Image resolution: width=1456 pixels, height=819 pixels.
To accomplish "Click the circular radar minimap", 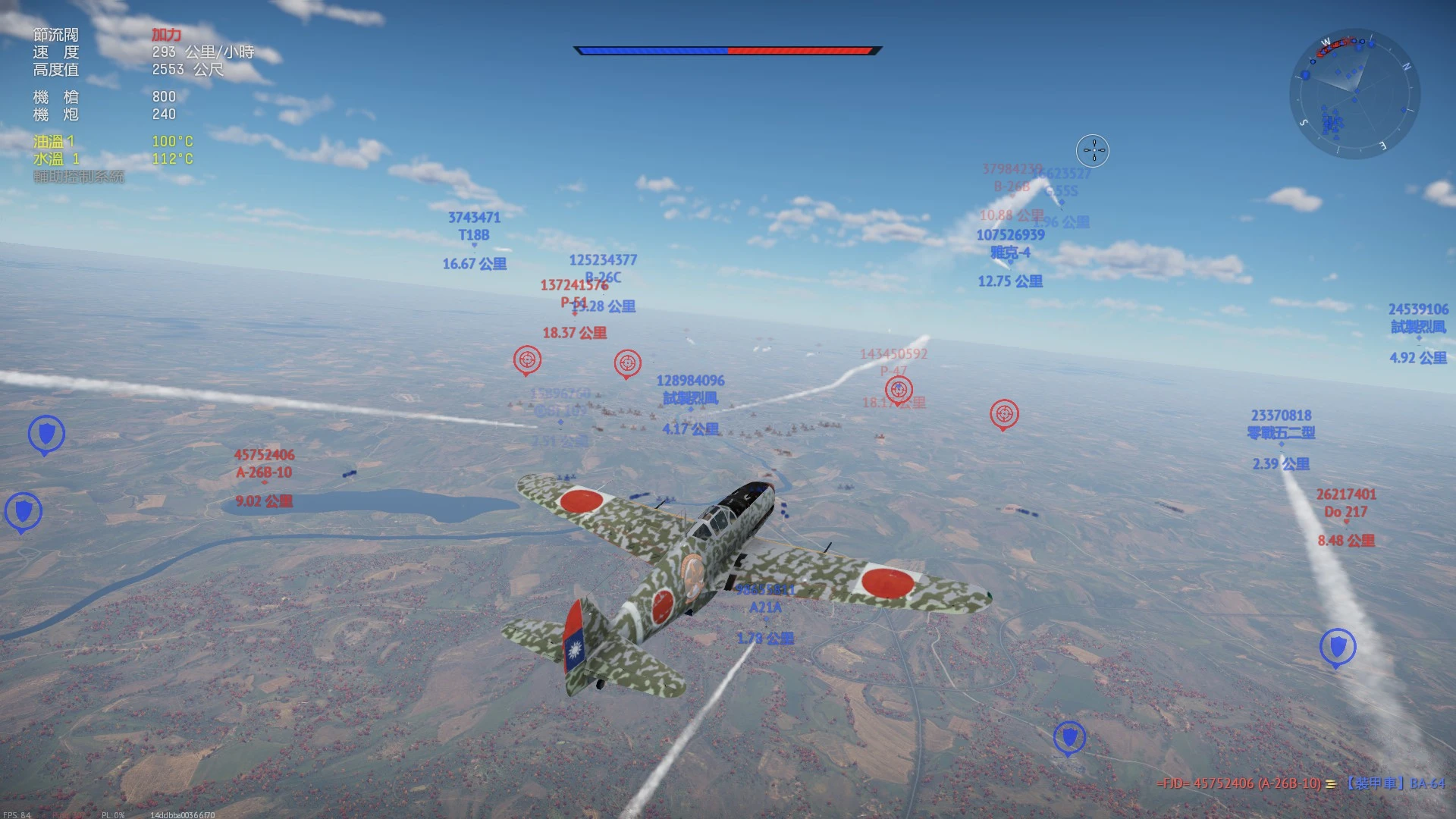I will click(1354, 94).
